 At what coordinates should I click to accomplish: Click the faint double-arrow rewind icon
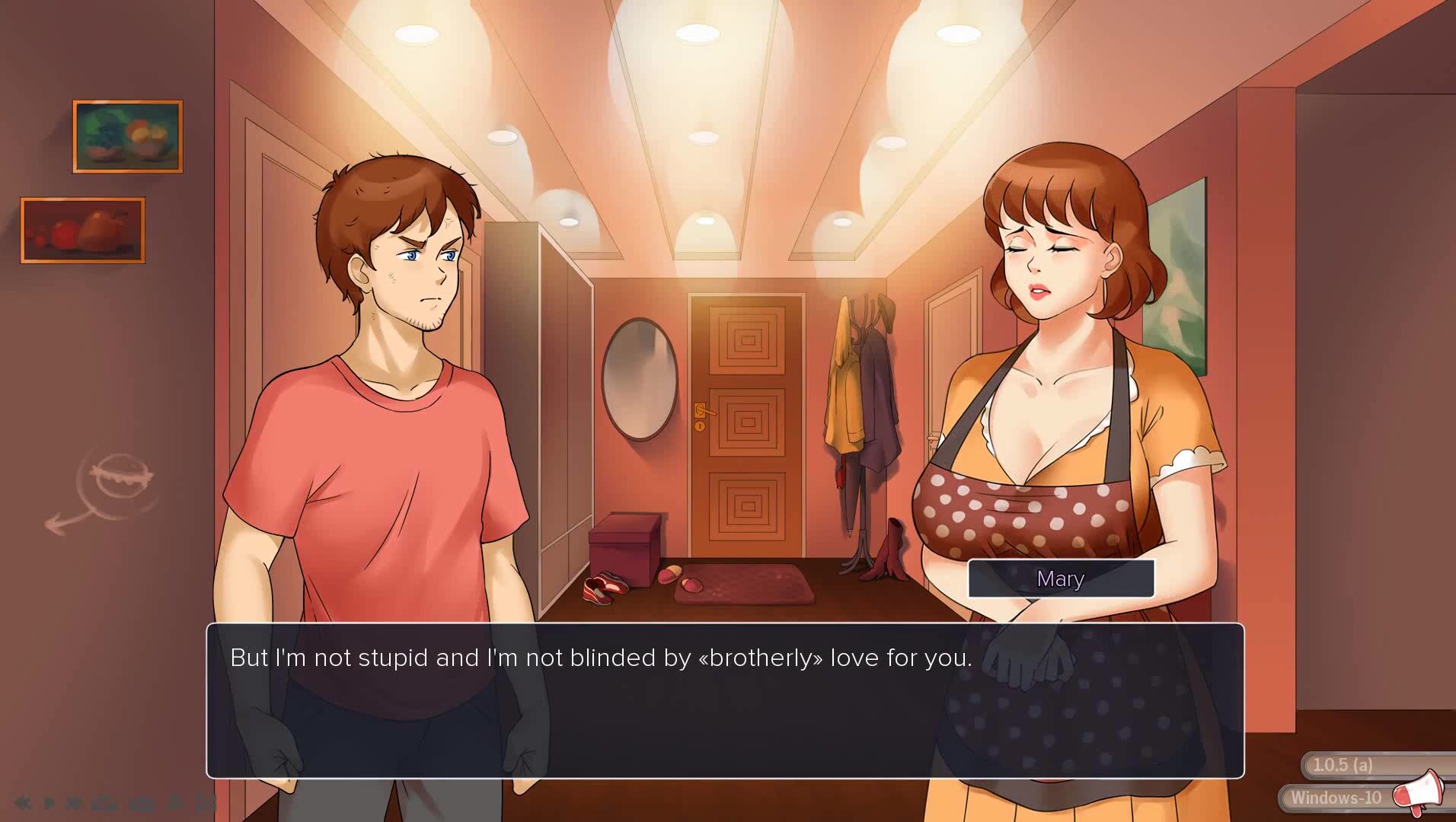click(22, 802)
